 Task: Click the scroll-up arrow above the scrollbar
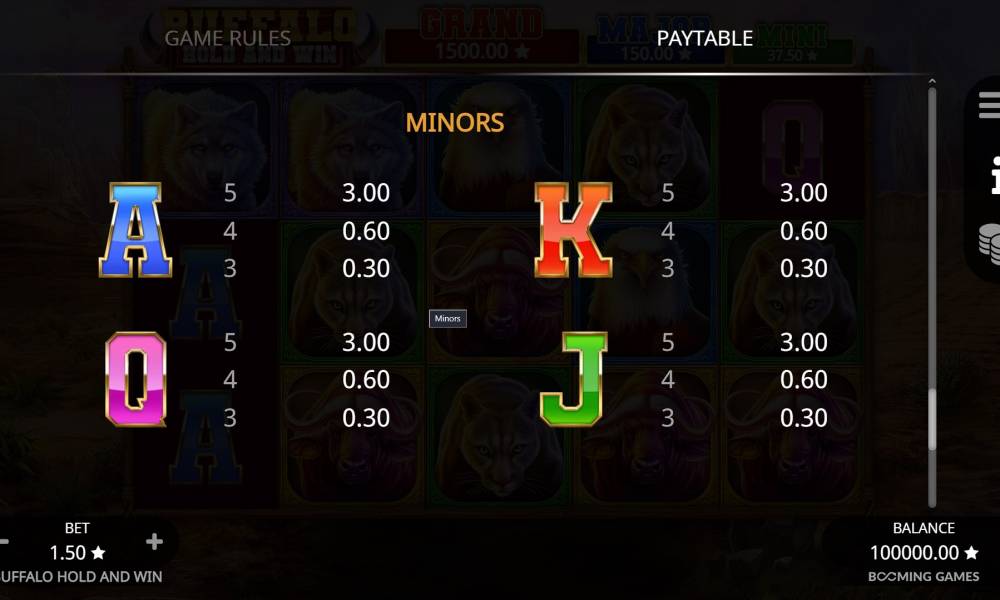click(x=932, y=82)
